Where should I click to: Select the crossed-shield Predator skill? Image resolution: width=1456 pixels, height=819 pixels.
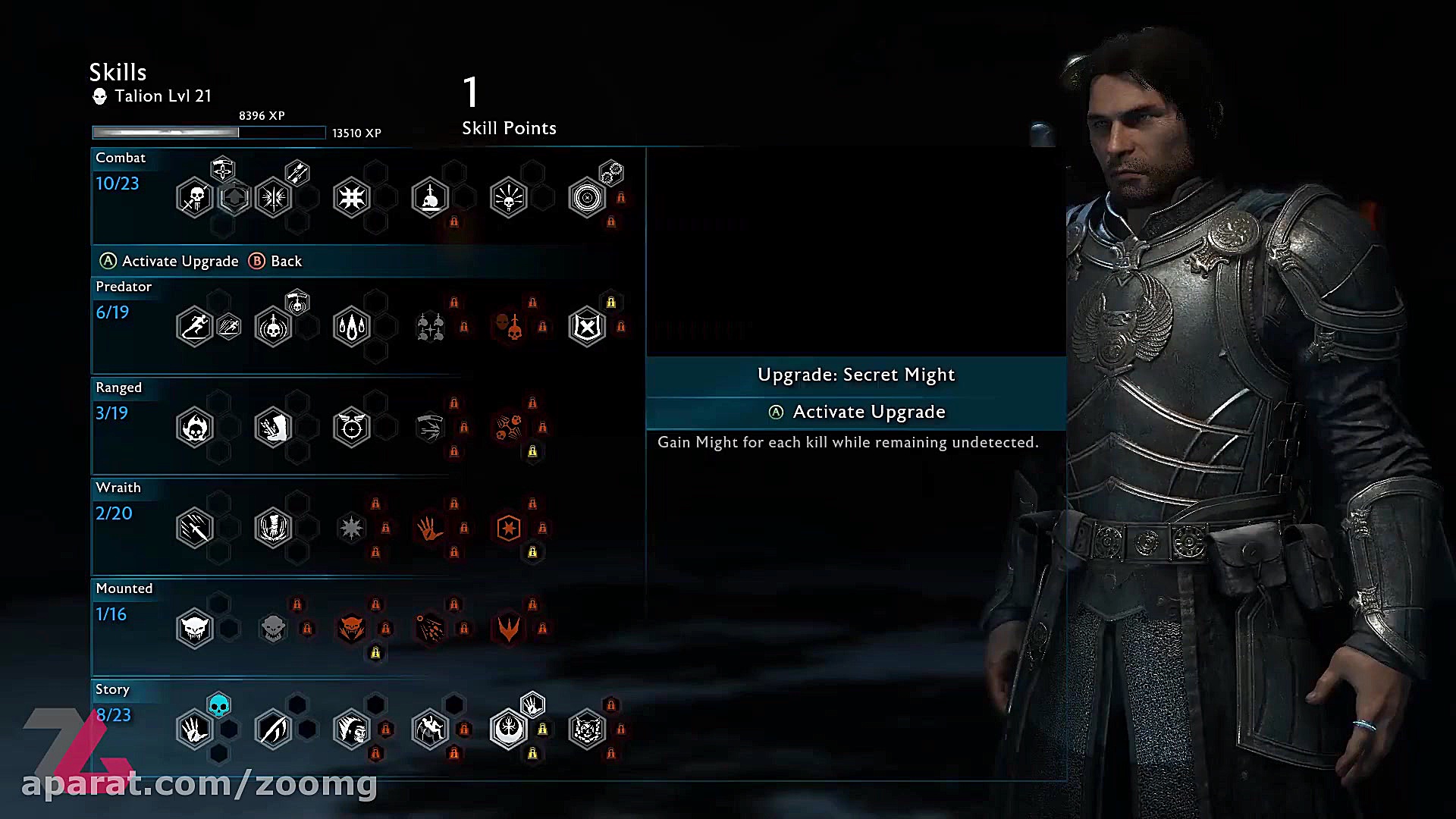(x=587, y=327)
